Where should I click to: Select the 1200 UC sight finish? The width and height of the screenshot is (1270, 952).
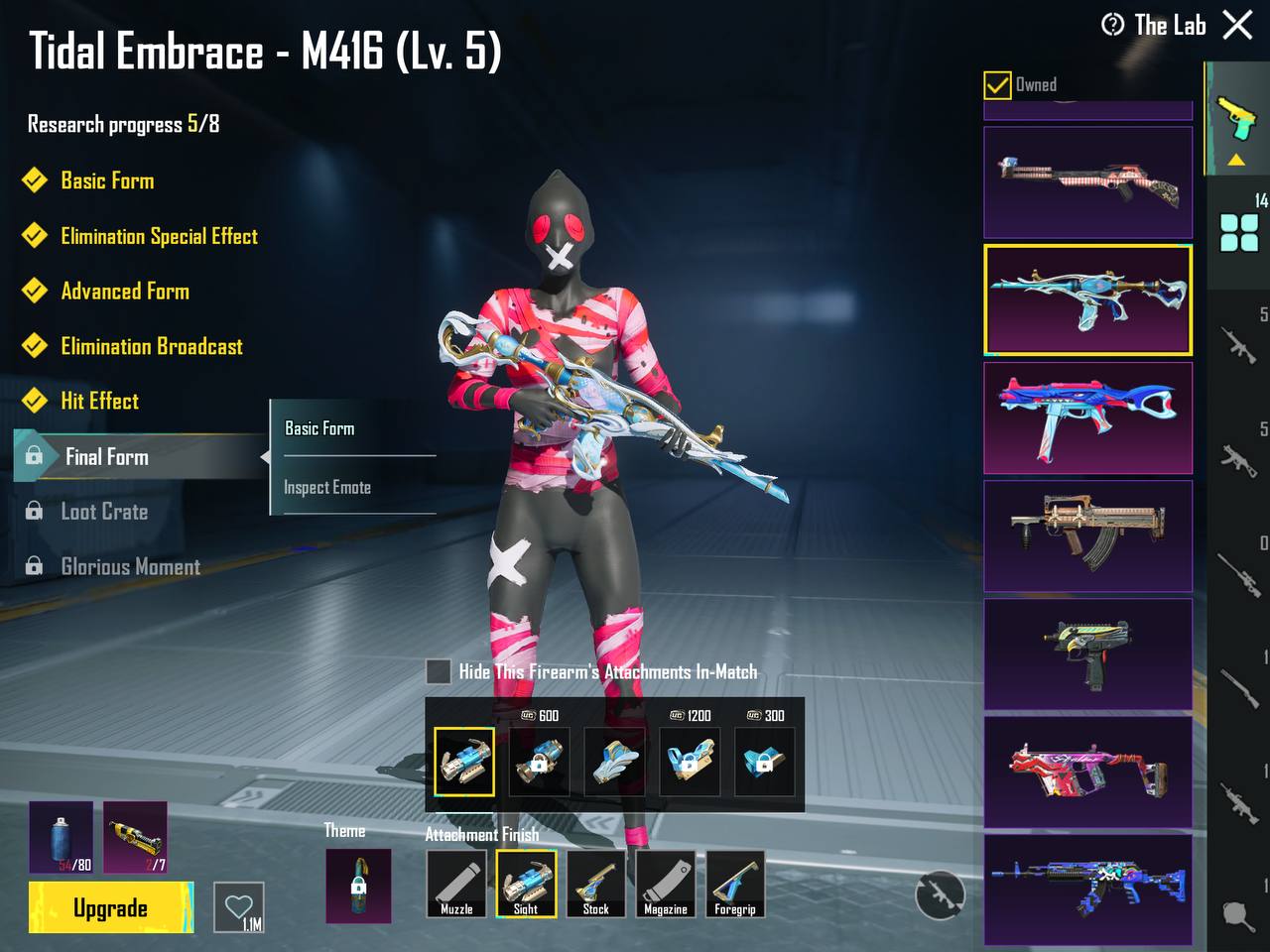click(690, 762)
